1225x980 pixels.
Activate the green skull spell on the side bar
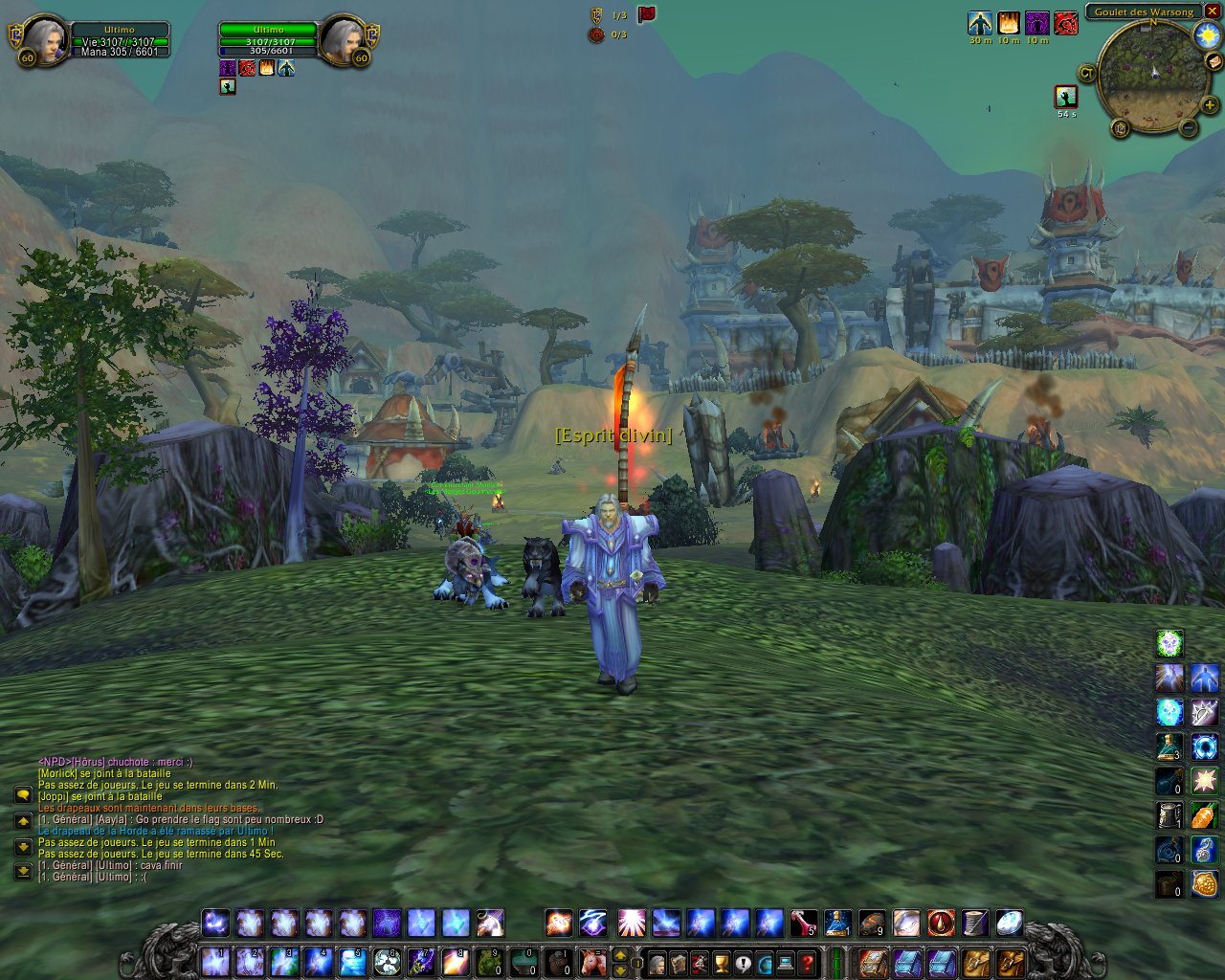pyautogui.click(x=1169, y=643)
